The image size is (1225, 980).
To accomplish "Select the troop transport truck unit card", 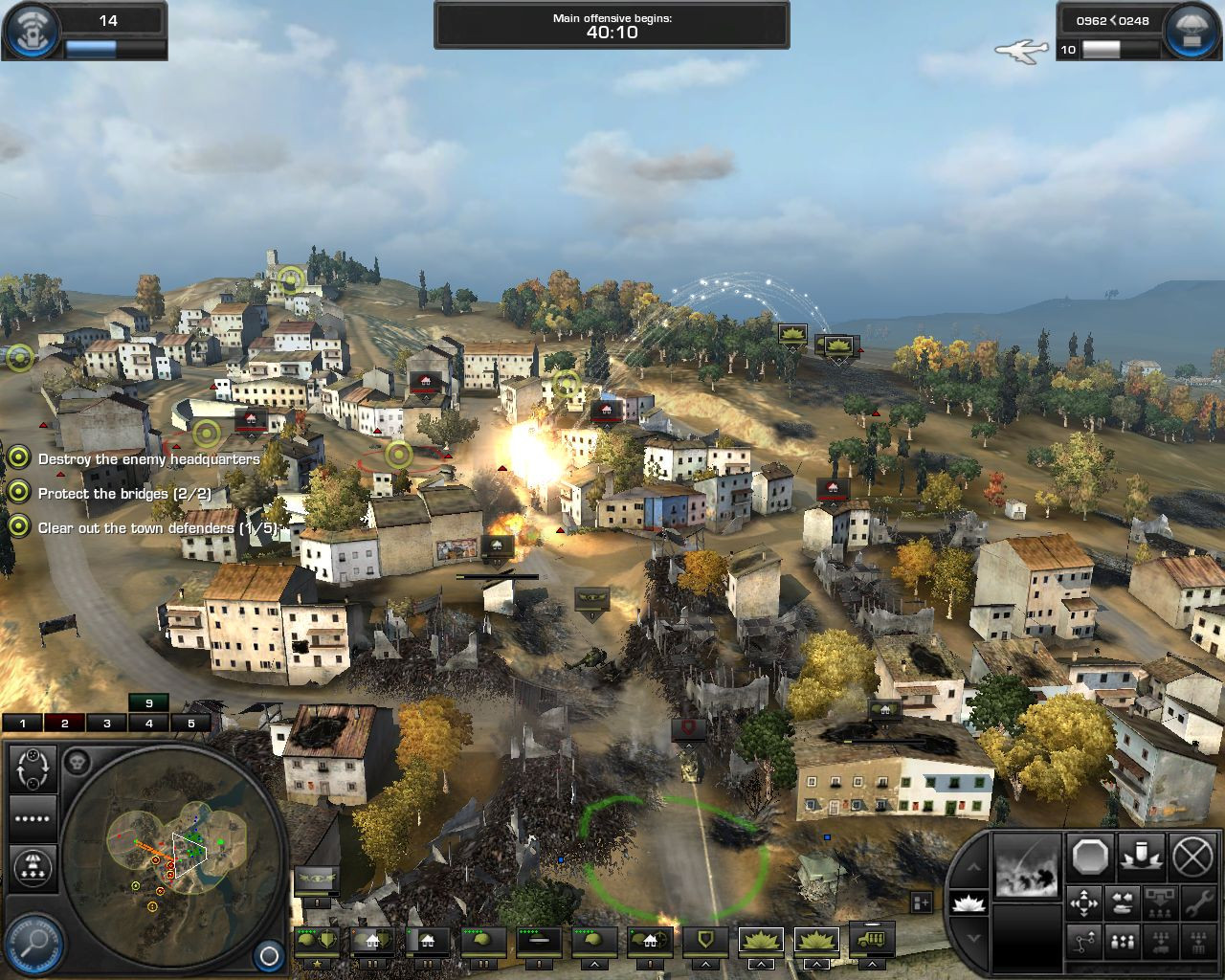I will pyautogui.click(x=872, y=941).
